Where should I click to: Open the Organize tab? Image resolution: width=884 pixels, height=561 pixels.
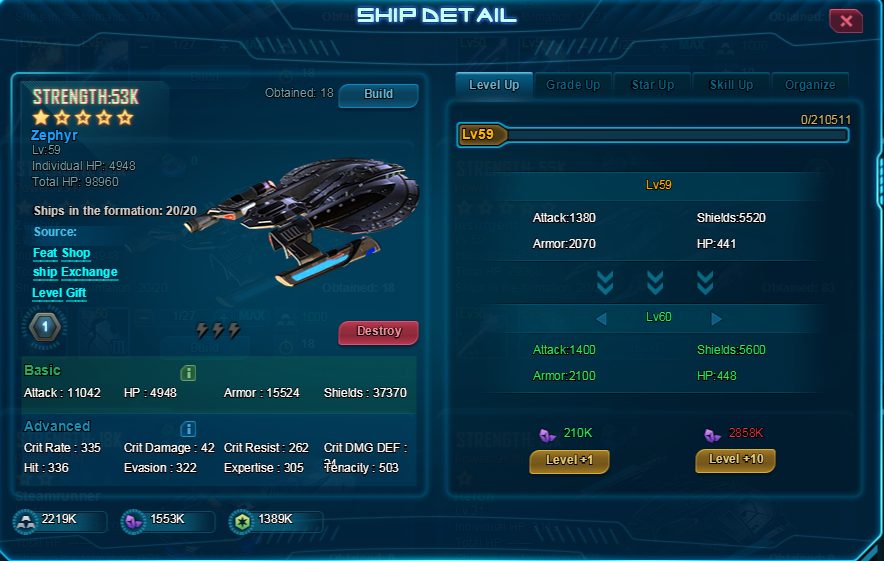(810, 85)
